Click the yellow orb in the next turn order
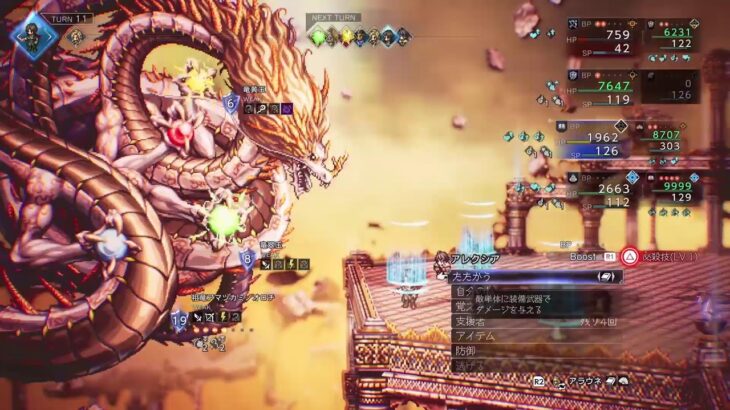Screen dimensions: 730x410 [x=347, y=37]
